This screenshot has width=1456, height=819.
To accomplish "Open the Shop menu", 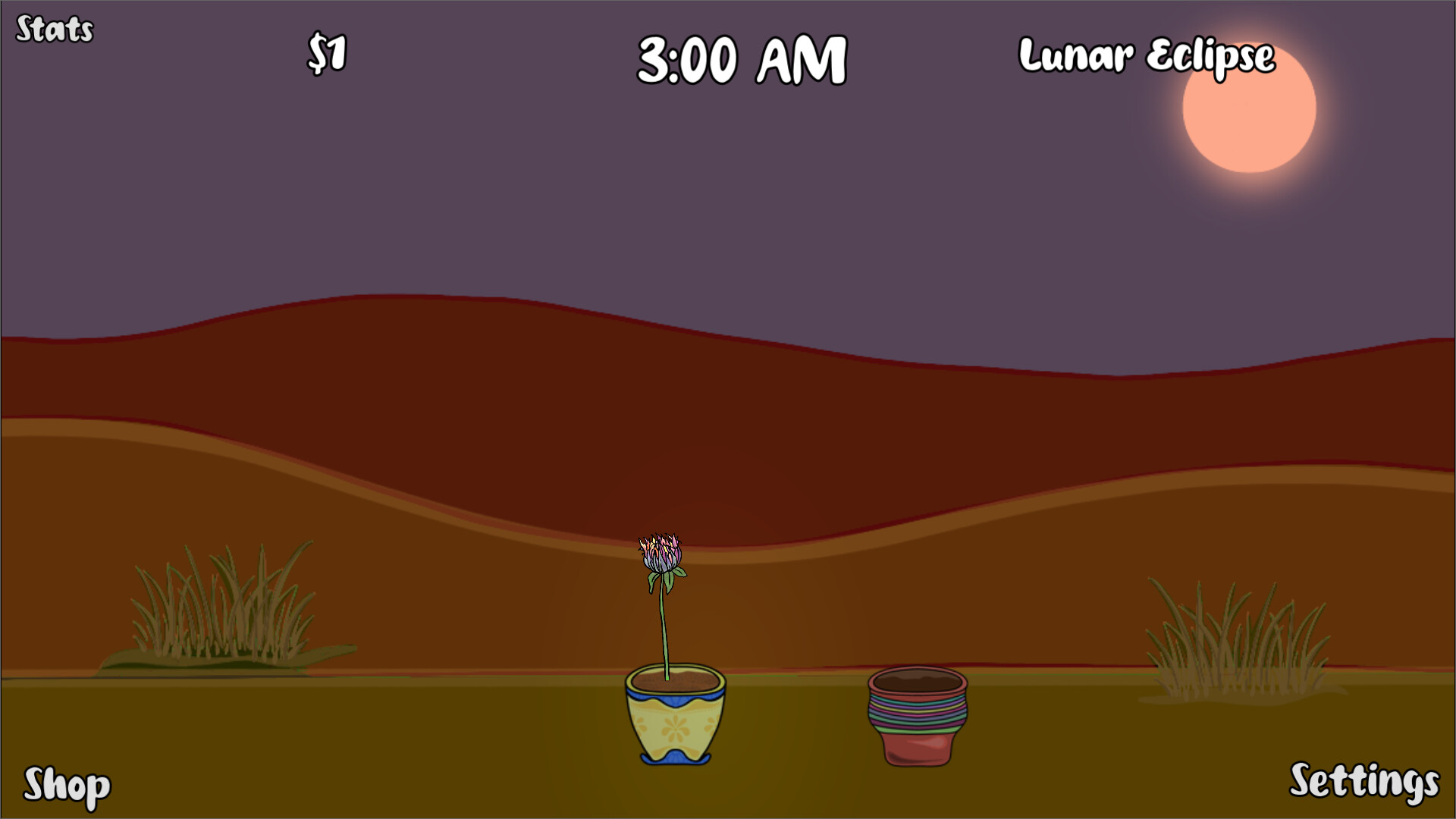I will (67, 786).
